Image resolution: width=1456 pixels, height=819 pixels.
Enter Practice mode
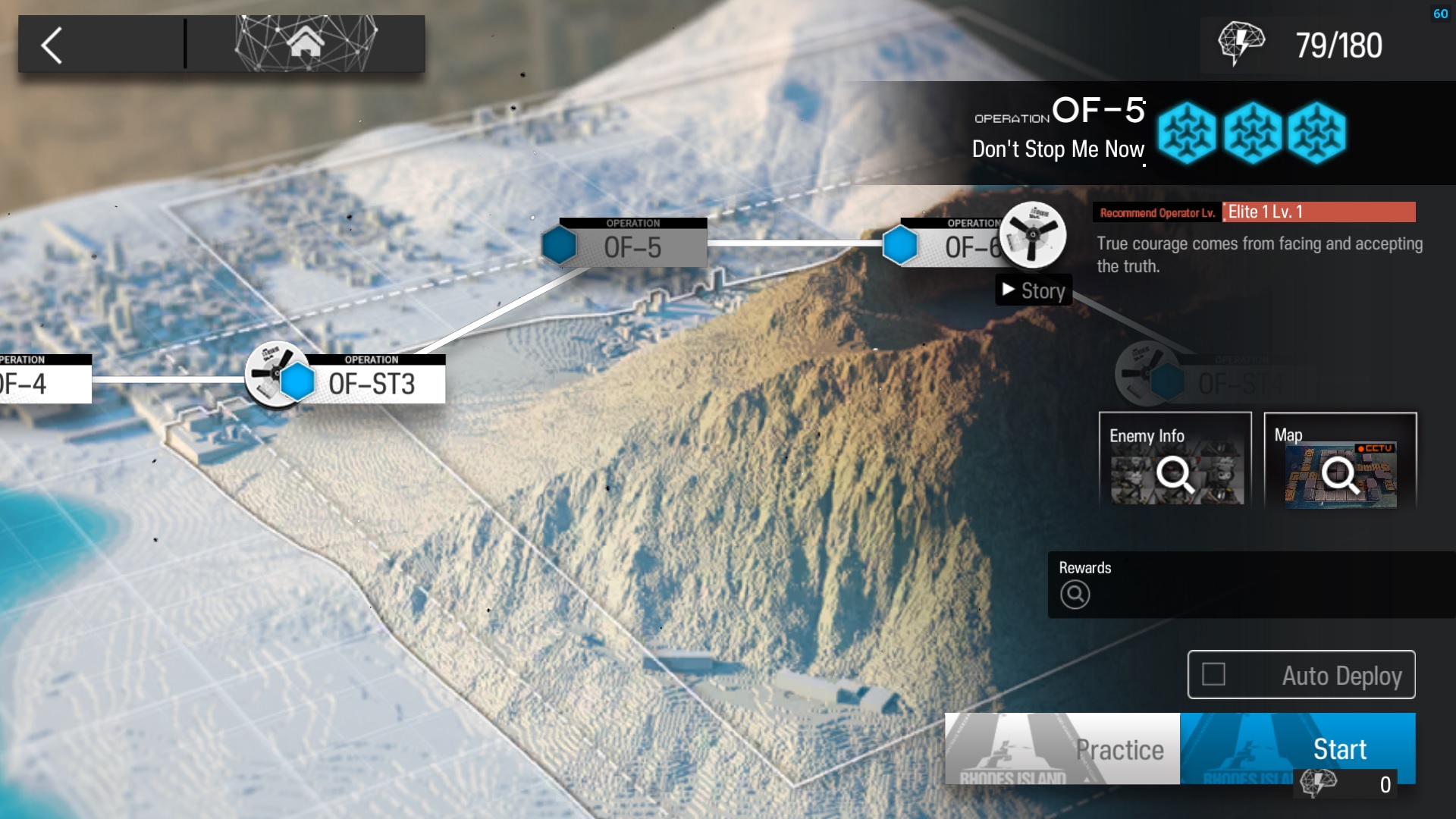click(1062, 748)
